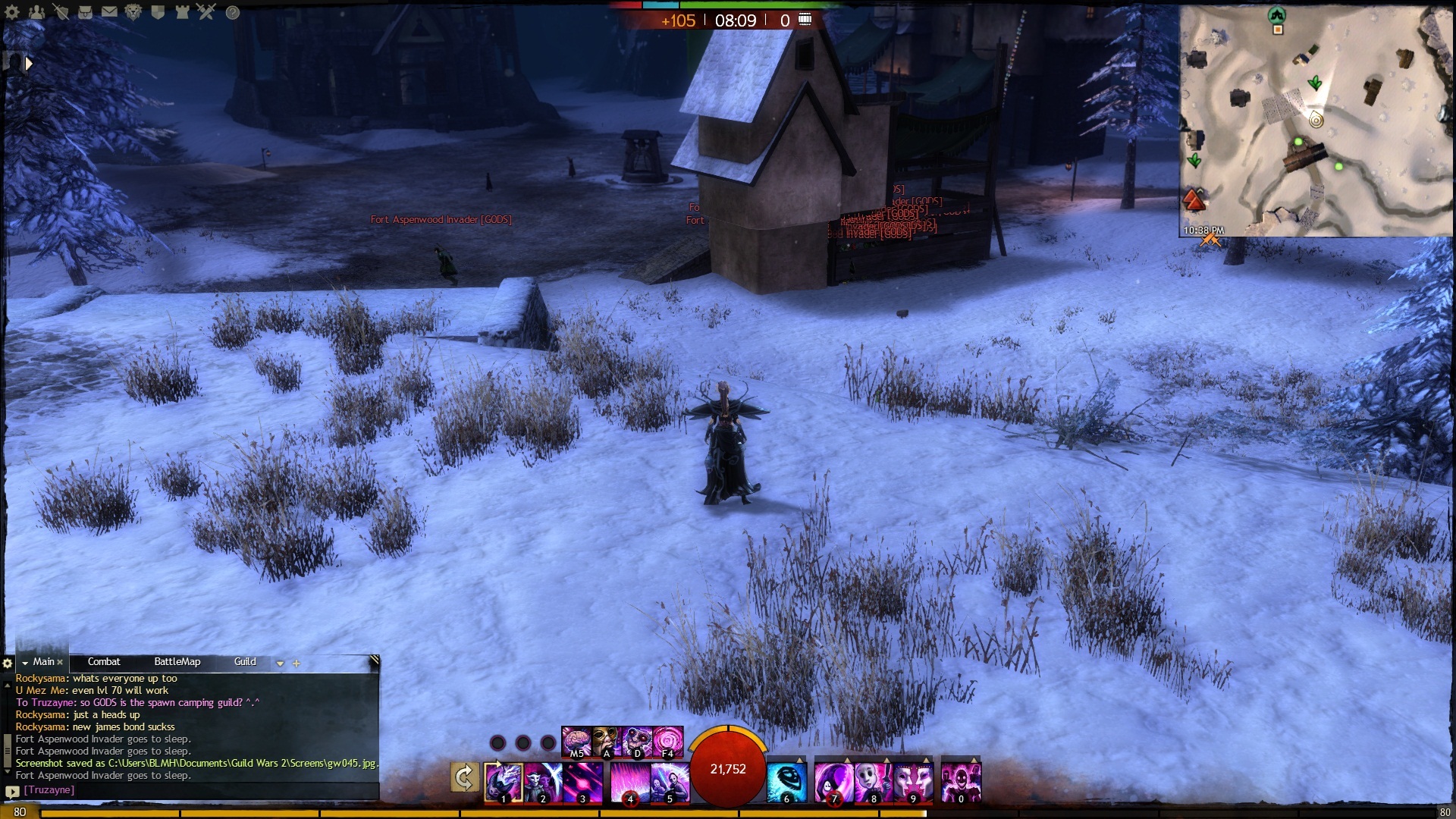The image size is (1456, 819).
Task: Click the minimap
Action: pos(1315,121)
